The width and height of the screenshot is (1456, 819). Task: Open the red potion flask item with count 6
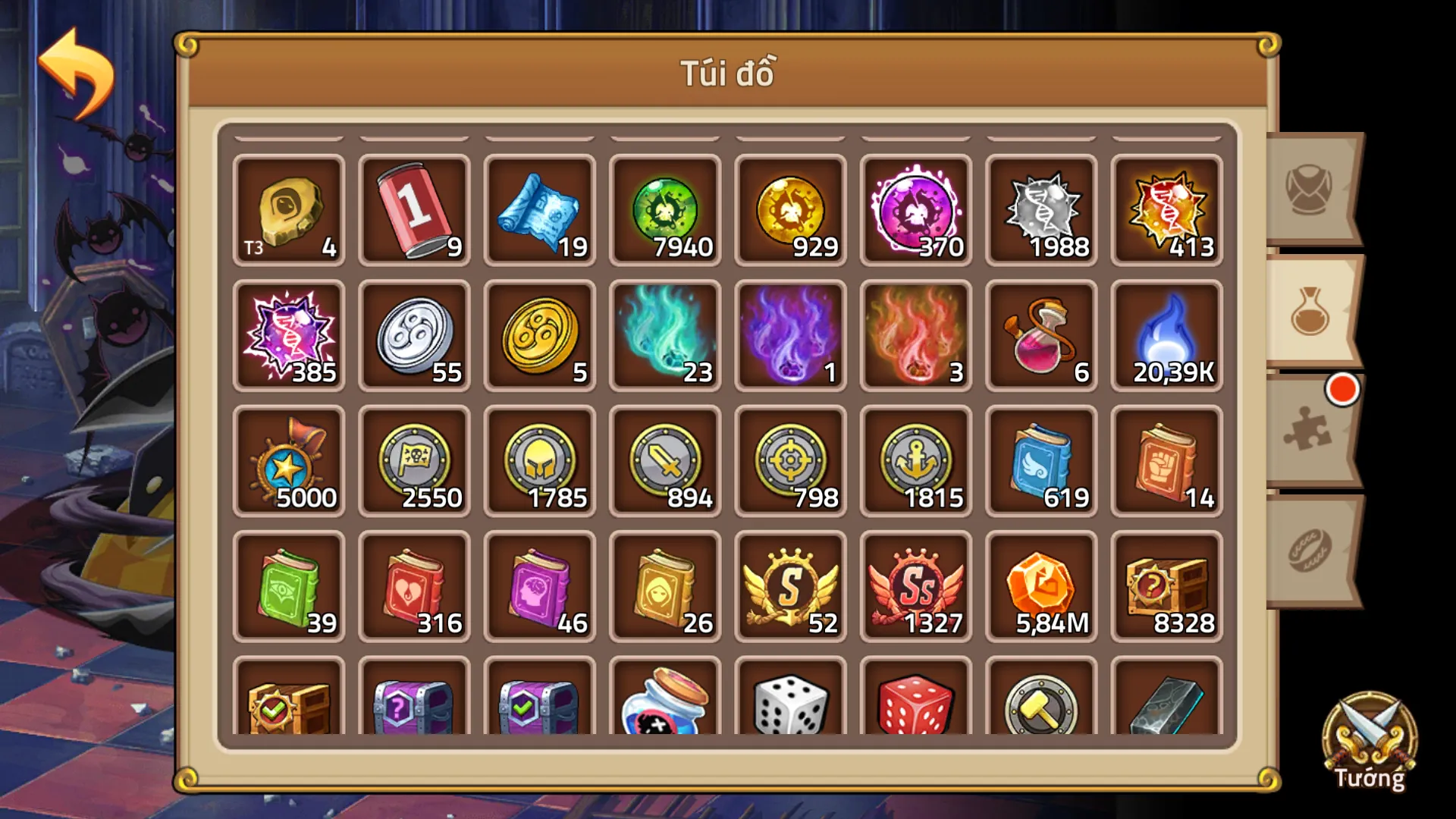coord(1040,334)
